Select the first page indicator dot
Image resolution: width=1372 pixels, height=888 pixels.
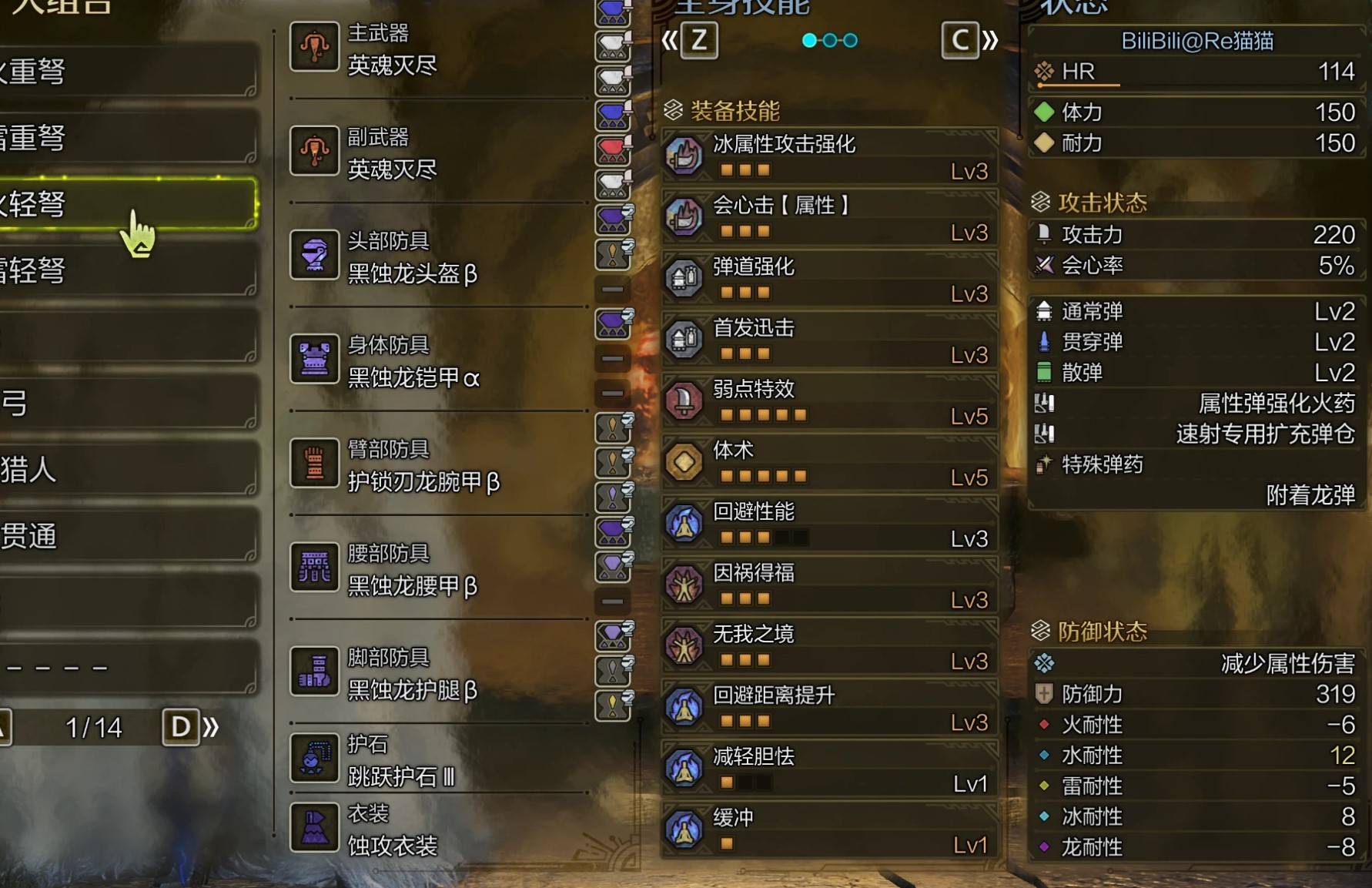point(809,40)
